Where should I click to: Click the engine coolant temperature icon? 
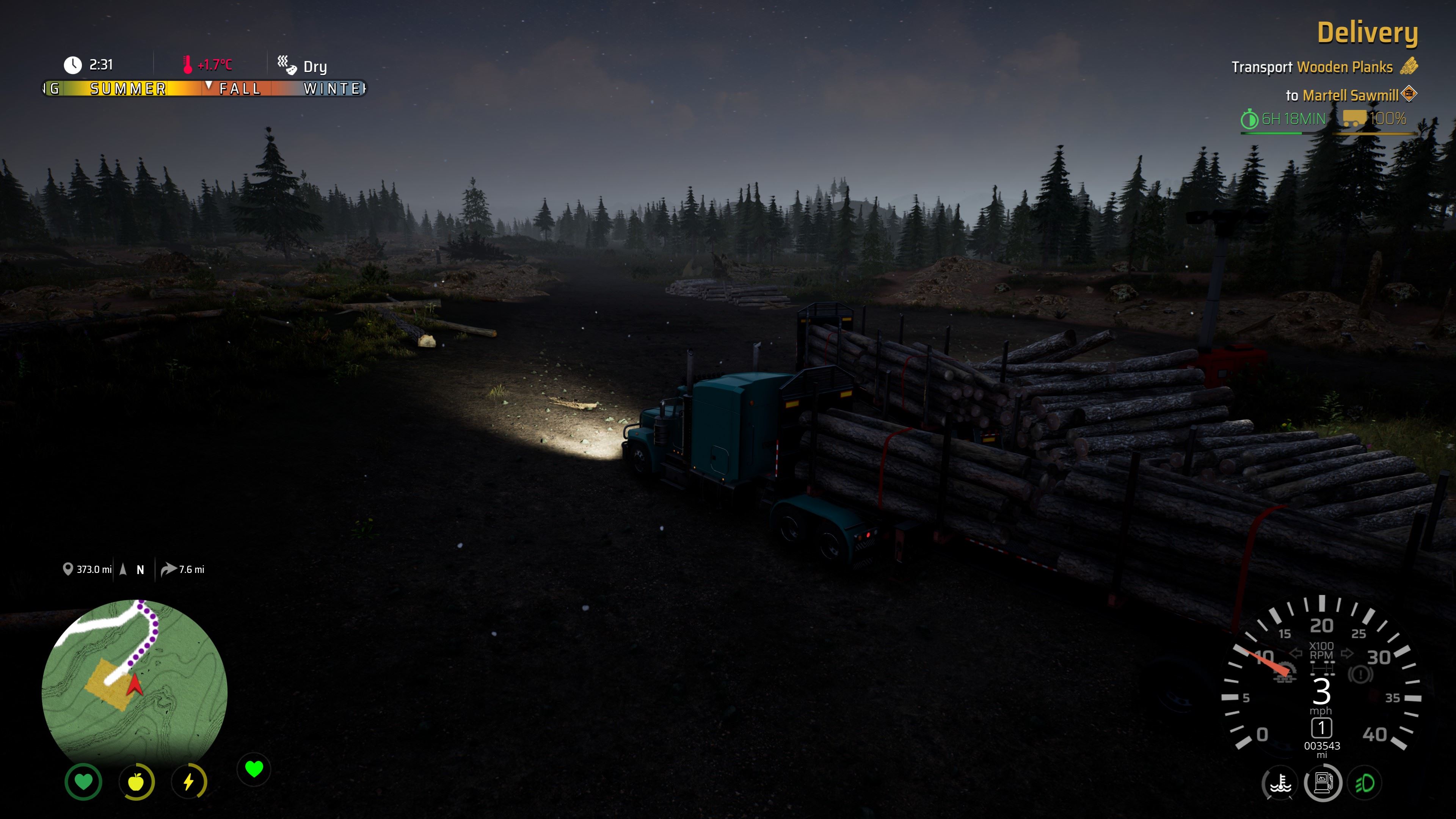1280,784
